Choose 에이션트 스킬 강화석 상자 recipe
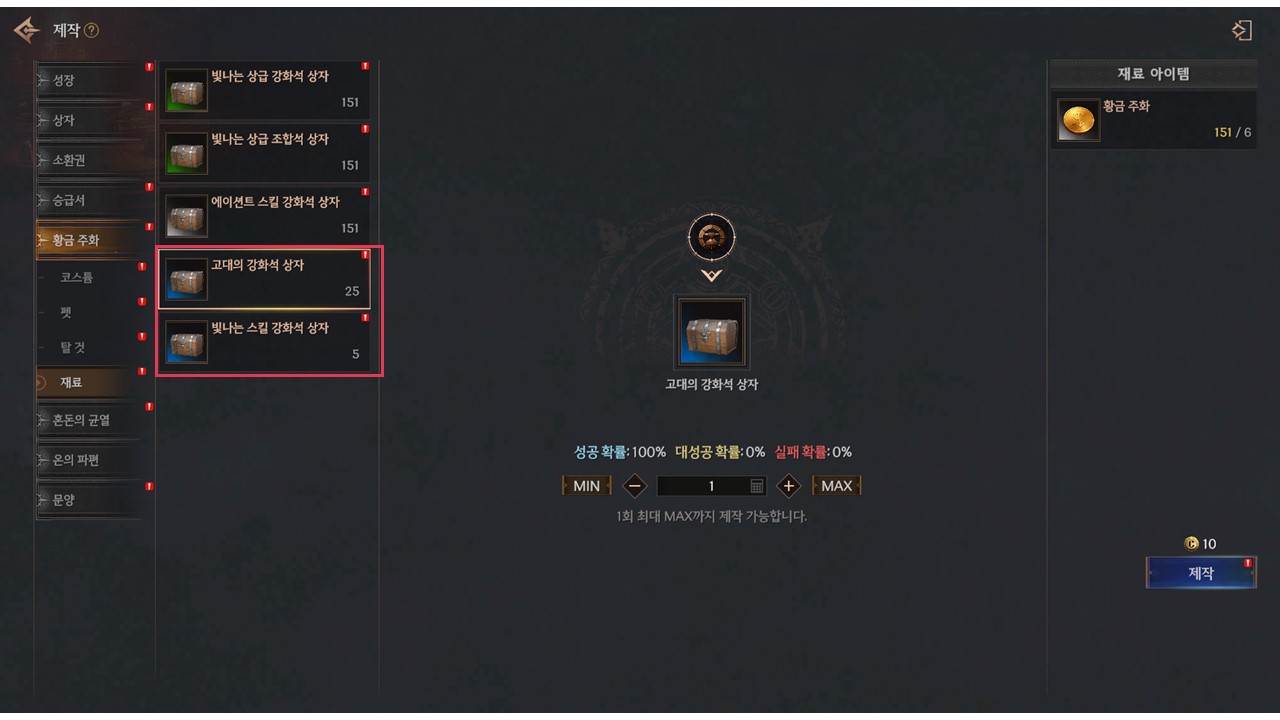1280x720 pixels. [x=265, y=216]
